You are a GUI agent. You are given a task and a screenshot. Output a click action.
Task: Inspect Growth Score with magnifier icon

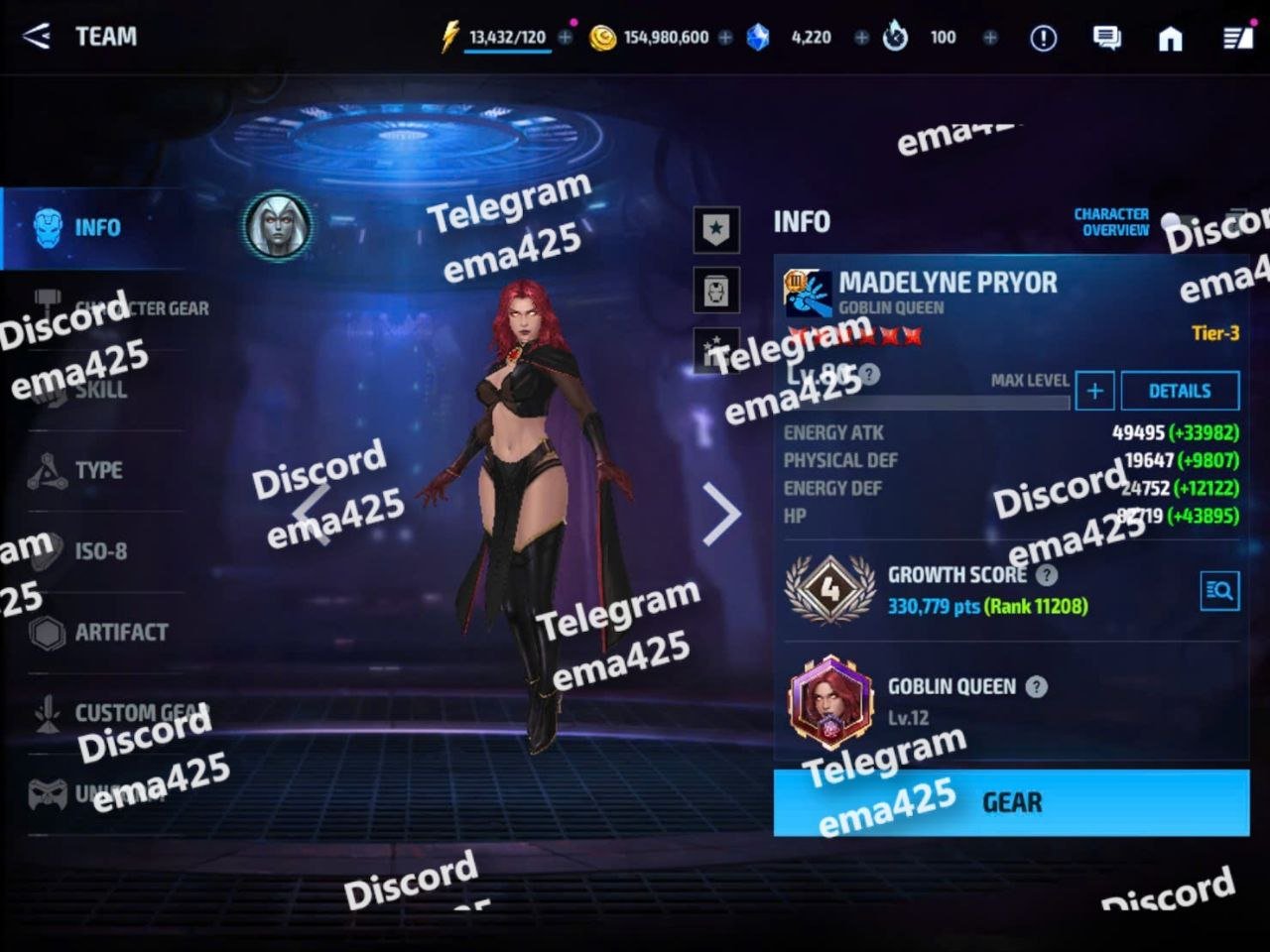(x=1219, y=591)
